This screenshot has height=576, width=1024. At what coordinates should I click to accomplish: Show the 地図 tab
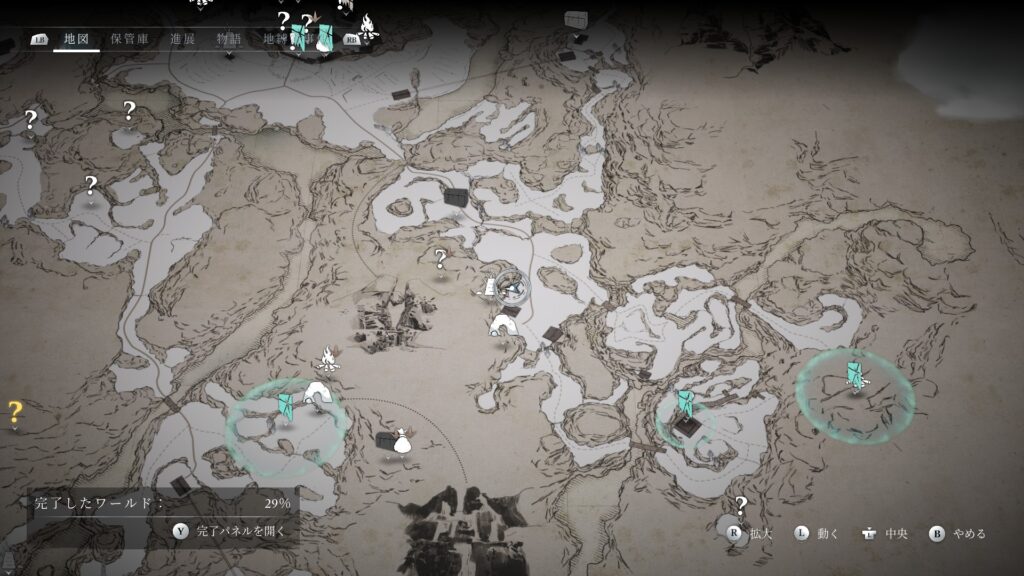[x=76, y=39]
